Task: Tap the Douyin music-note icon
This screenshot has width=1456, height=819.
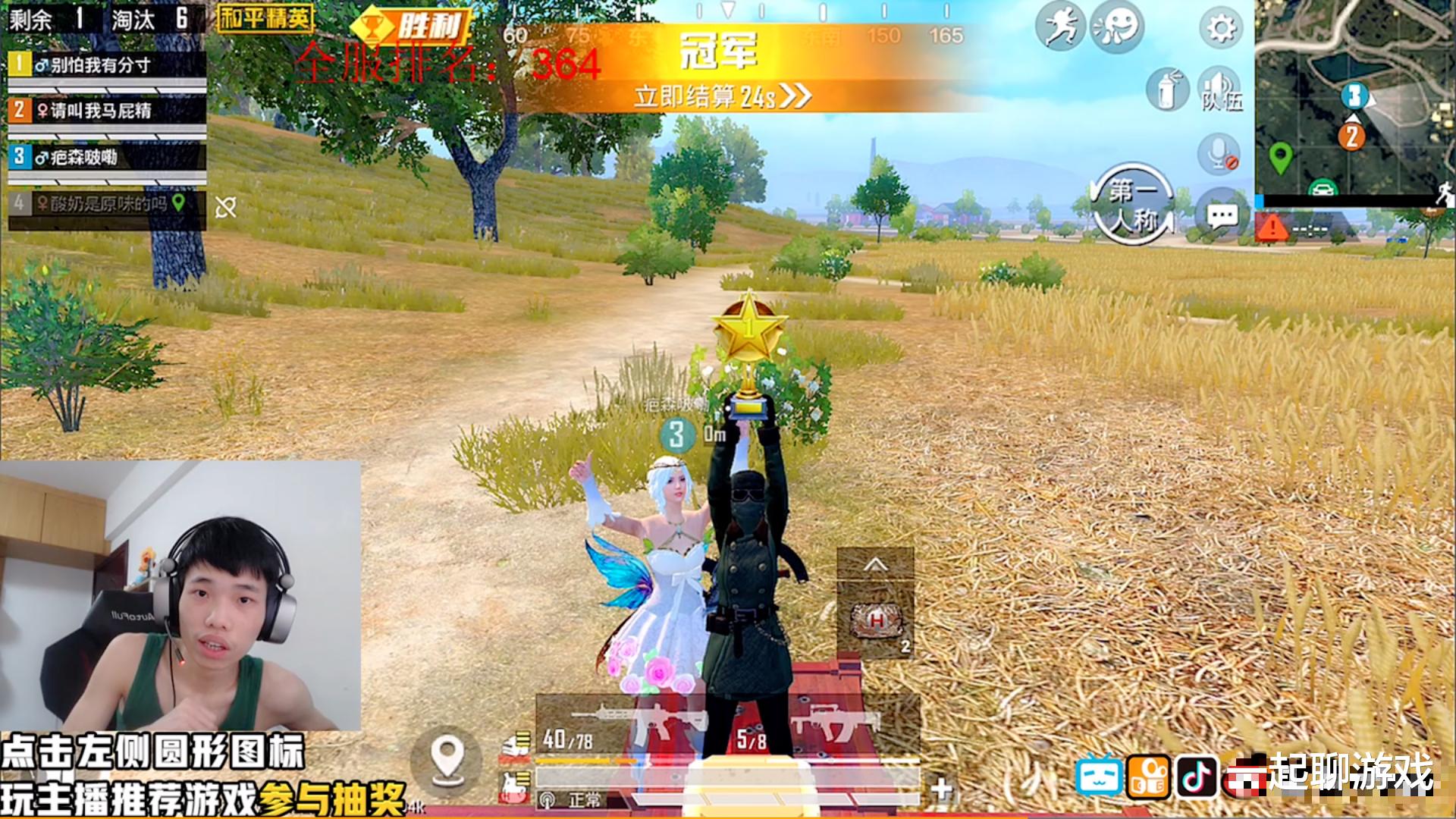Action: click(x=1197, y=776)
